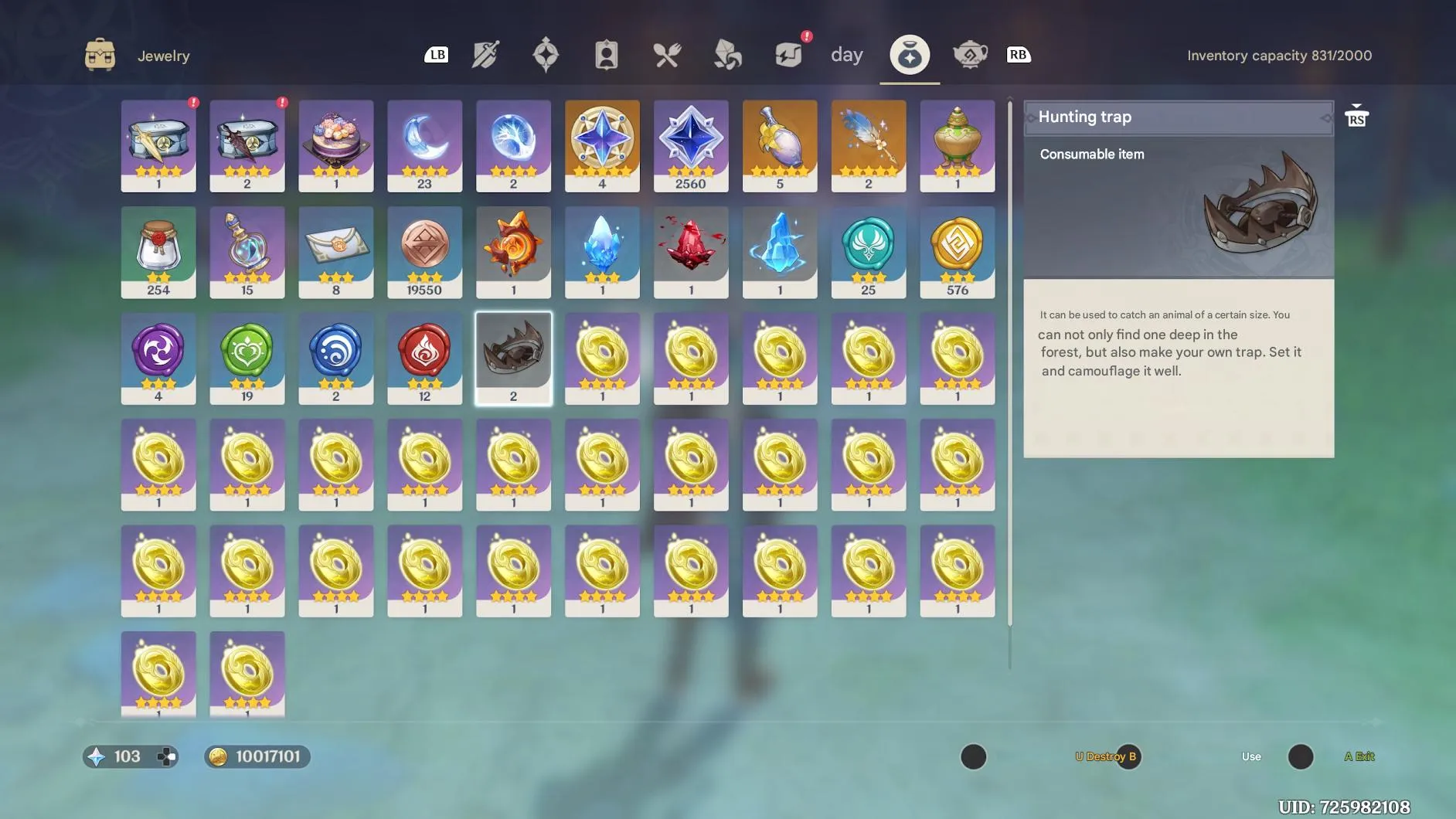Toggle item sorting with the RS control
The height and width of the screenshot is (819, 1456).
pos(1356,116)
